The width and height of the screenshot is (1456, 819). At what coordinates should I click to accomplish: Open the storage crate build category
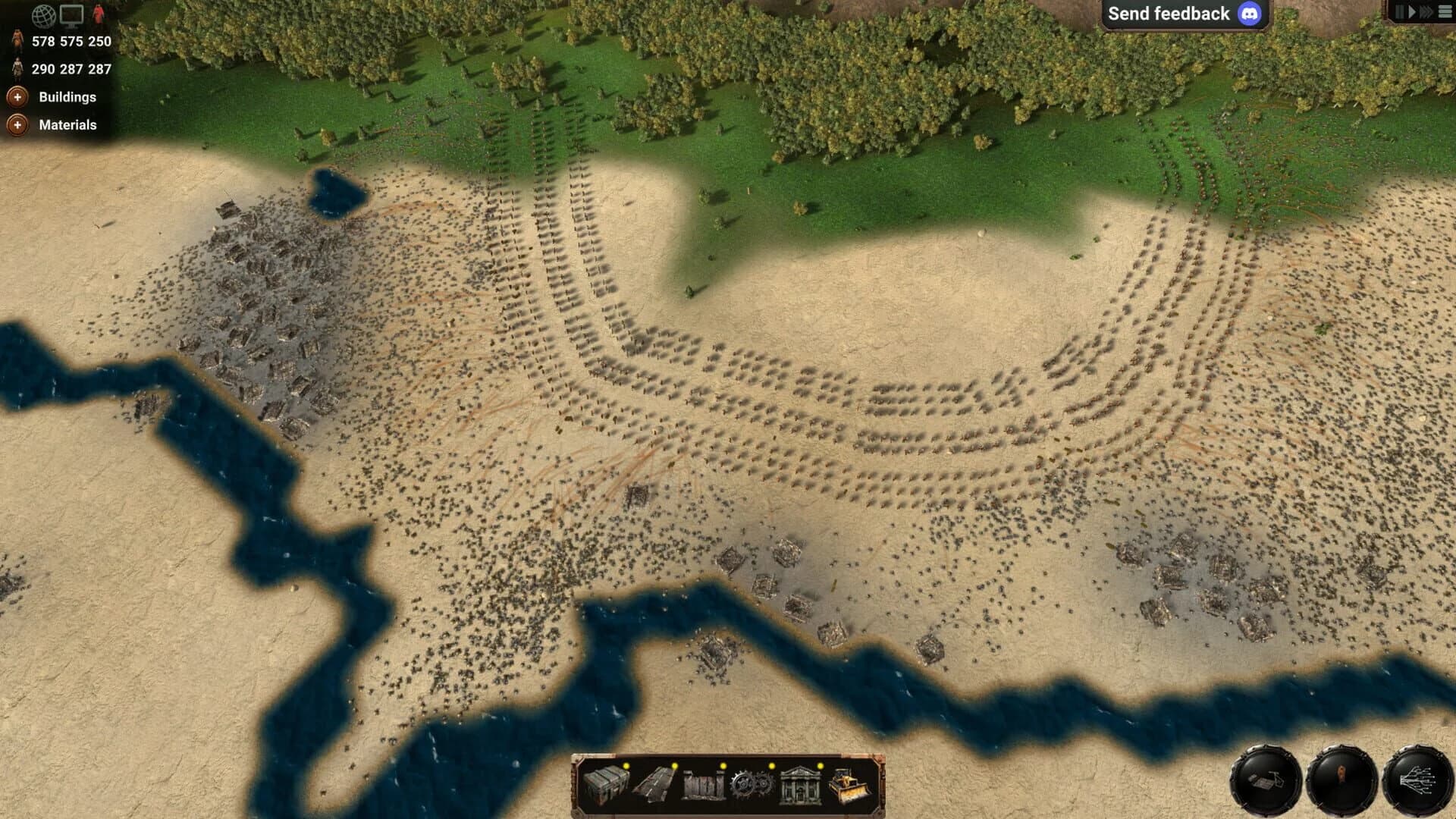click(607, 784)
